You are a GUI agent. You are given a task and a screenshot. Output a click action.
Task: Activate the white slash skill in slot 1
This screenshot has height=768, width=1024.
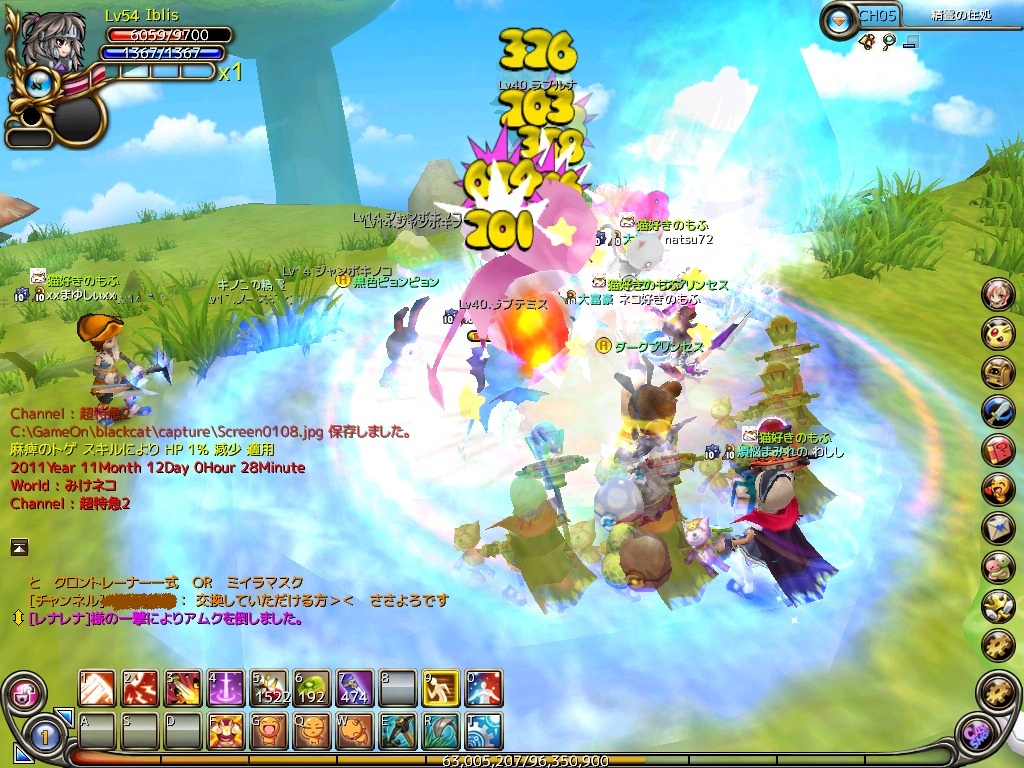98,688
